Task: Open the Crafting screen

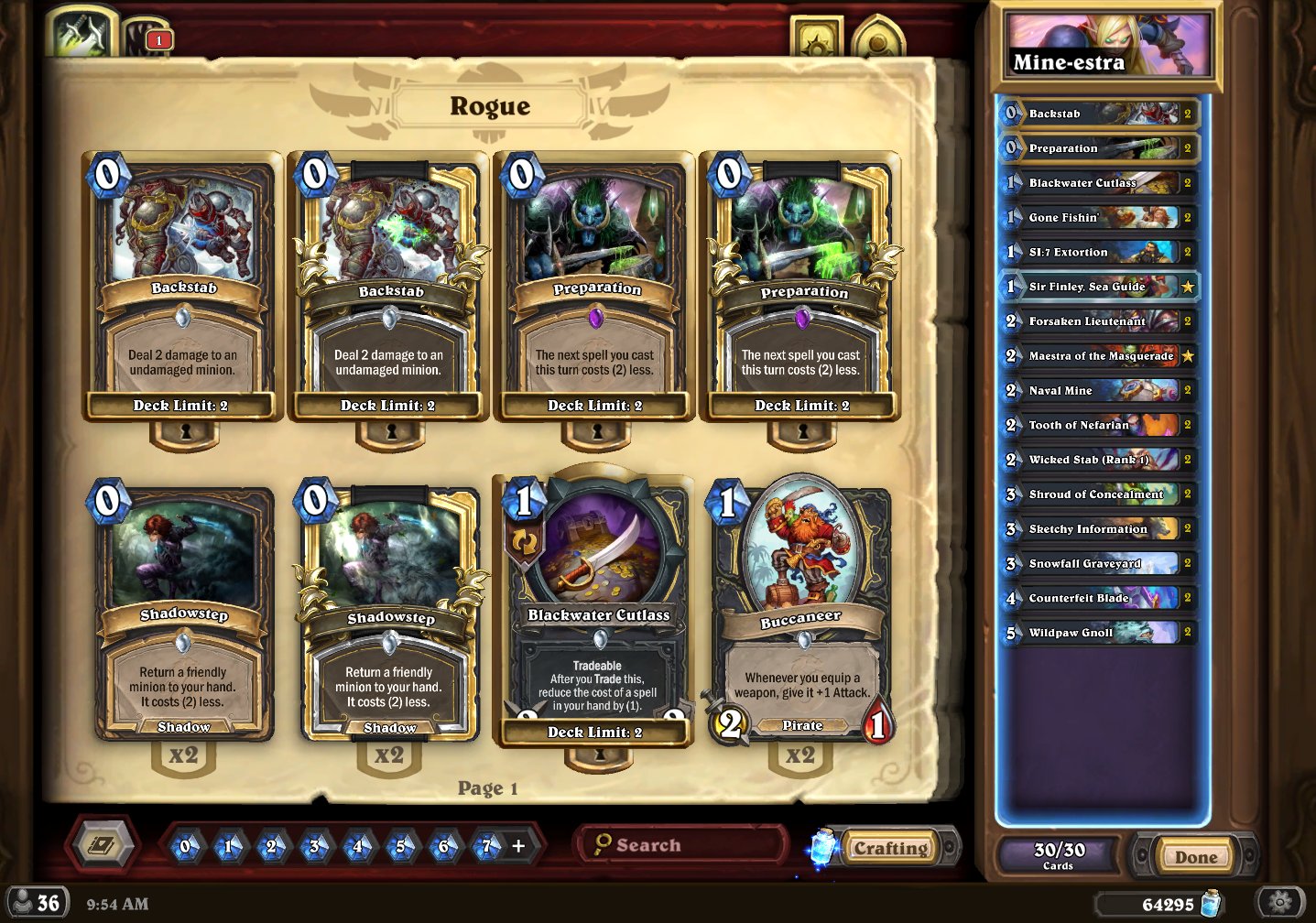Action: (890, 848)
